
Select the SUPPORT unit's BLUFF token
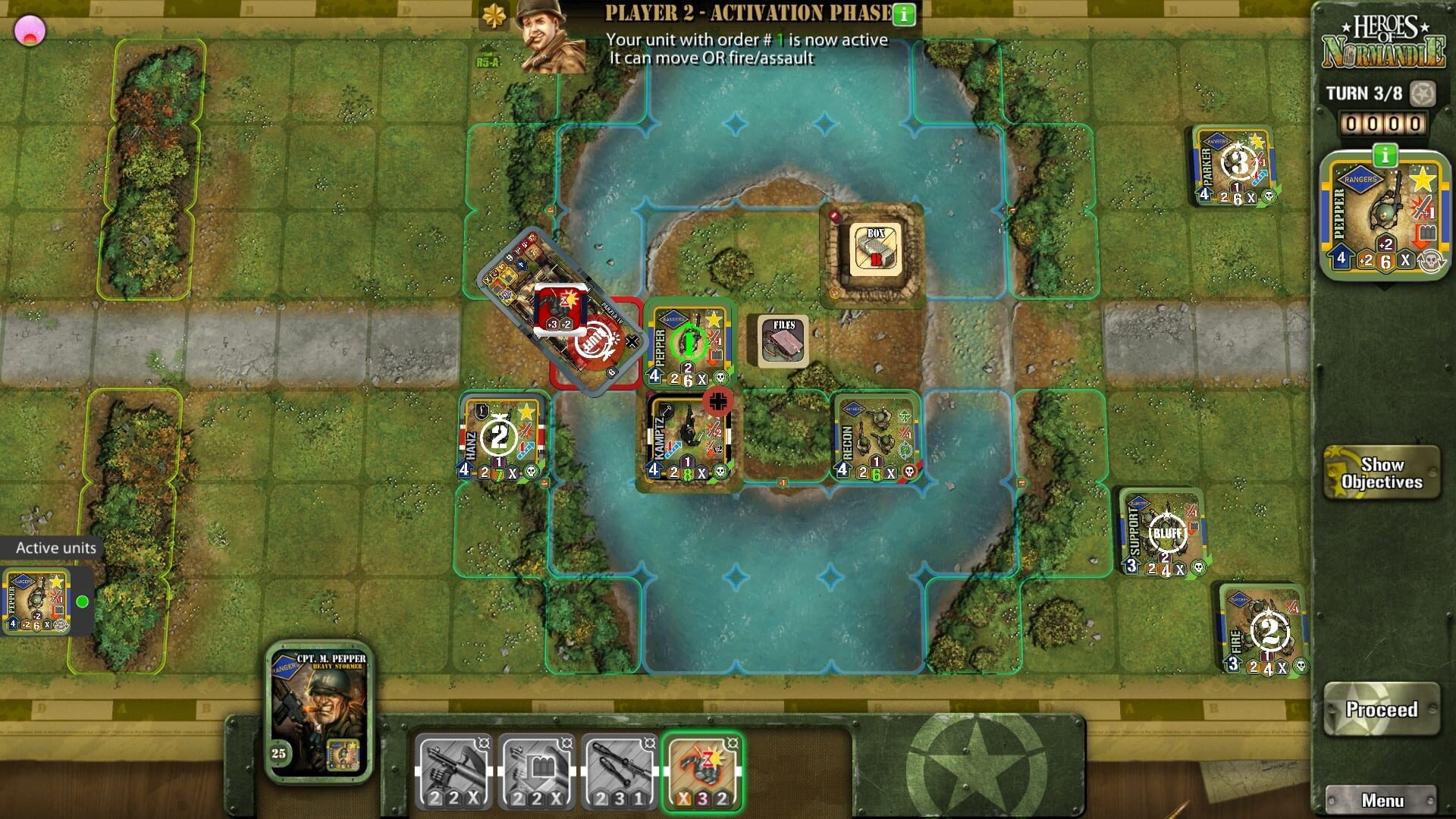1166,533
